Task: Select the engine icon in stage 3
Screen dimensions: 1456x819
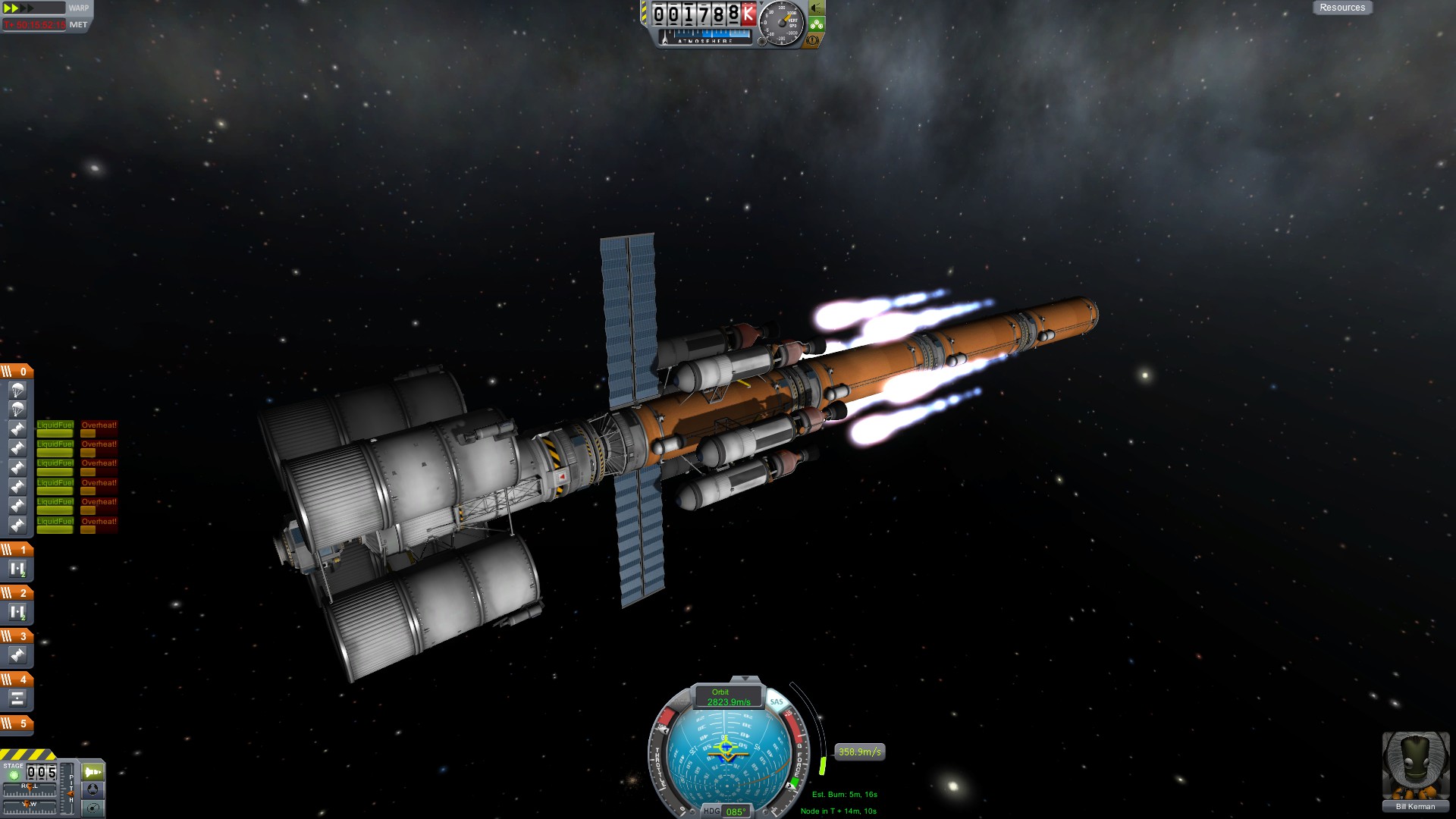Action: [x=17, y=655]
